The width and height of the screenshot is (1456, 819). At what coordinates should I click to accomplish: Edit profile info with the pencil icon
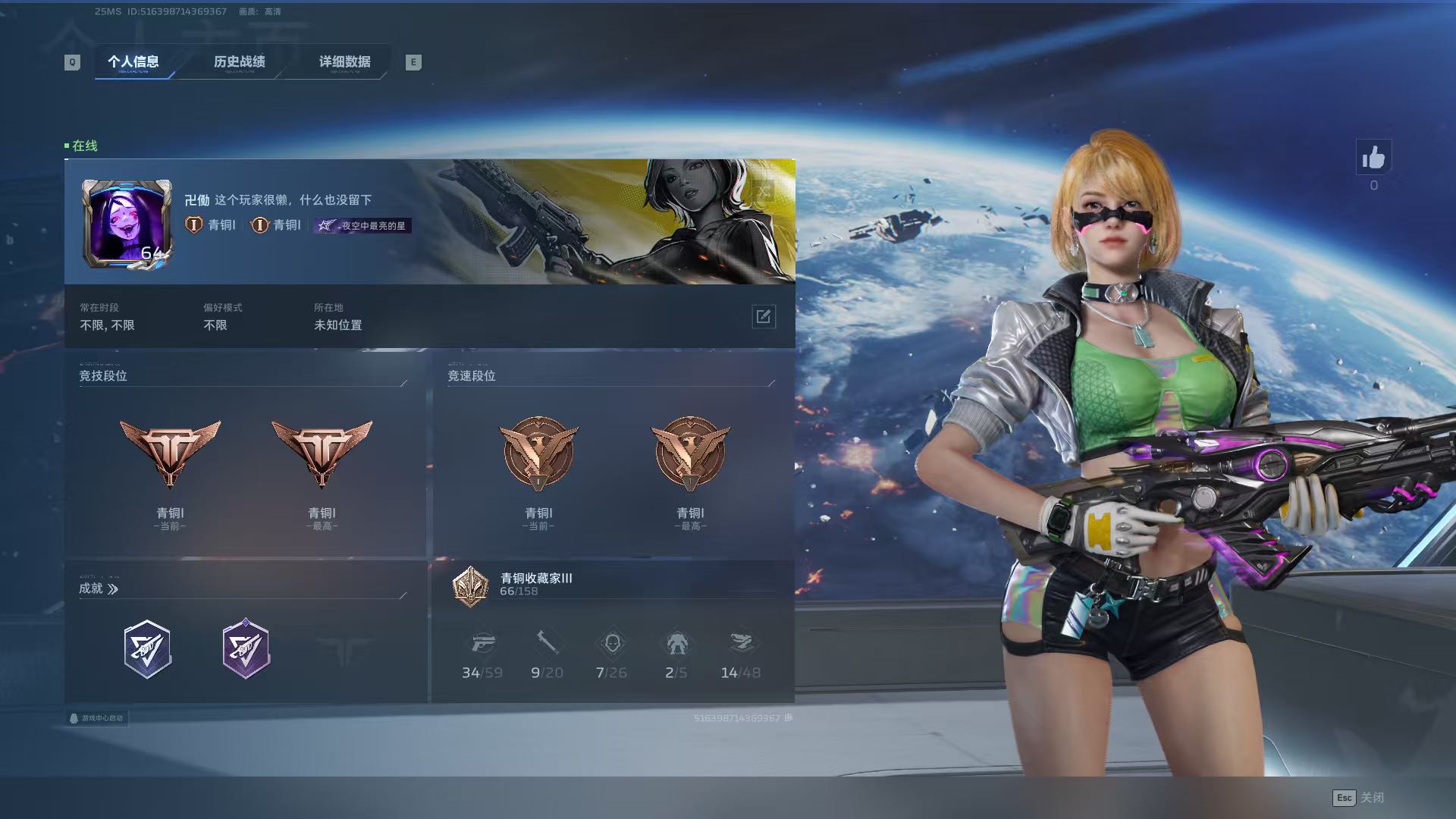coord(763,316)
